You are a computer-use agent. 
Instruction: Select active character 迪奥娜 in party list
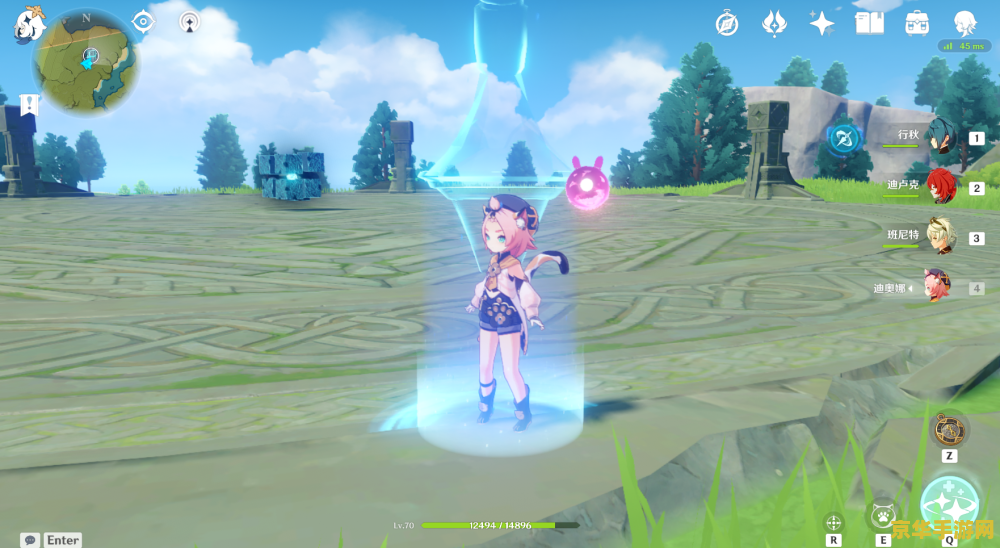[x=938, y=287]
